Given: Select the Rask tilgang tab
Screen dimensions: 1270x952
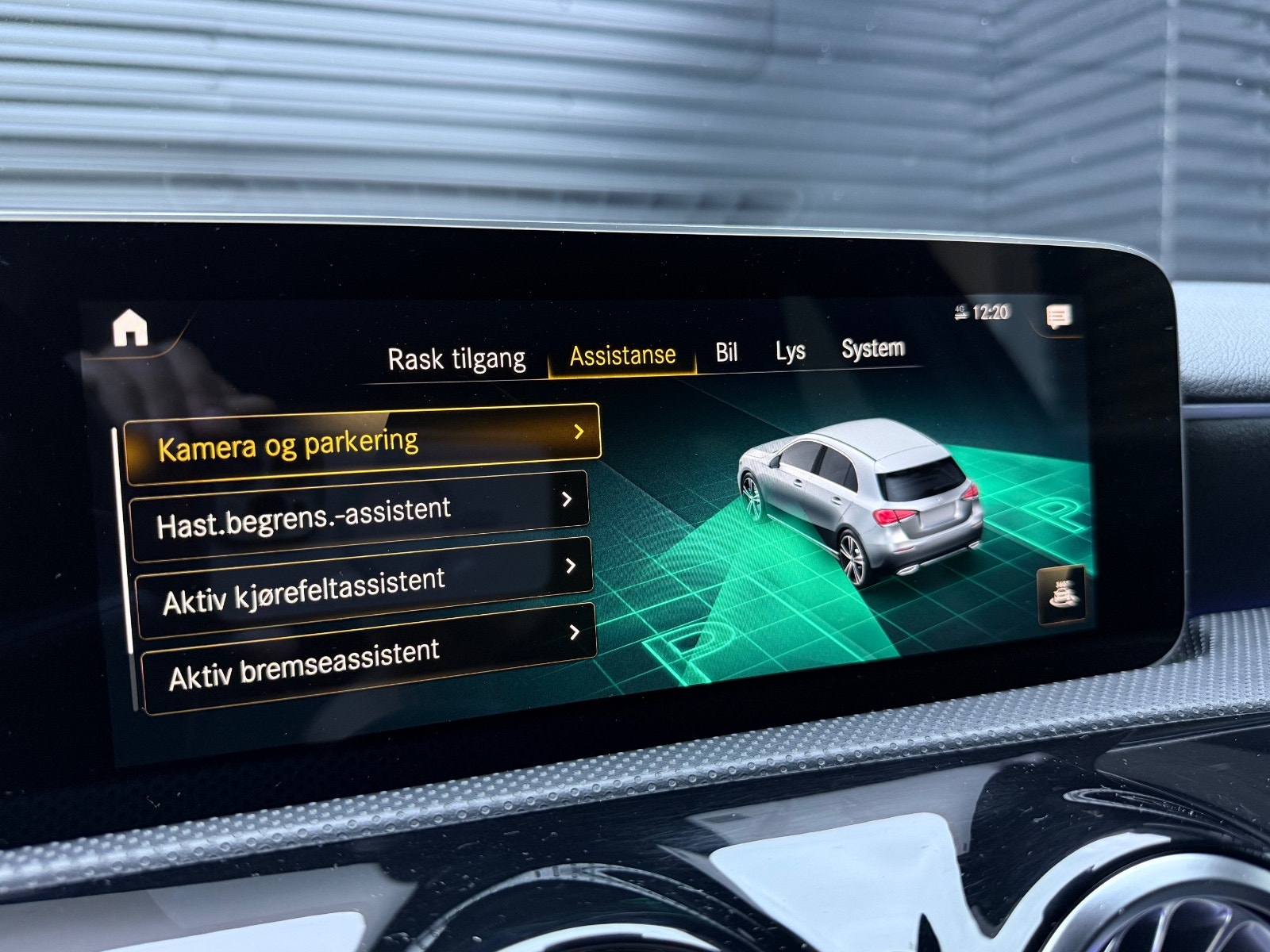Looking at the screenshot, I should pos(458,357).
